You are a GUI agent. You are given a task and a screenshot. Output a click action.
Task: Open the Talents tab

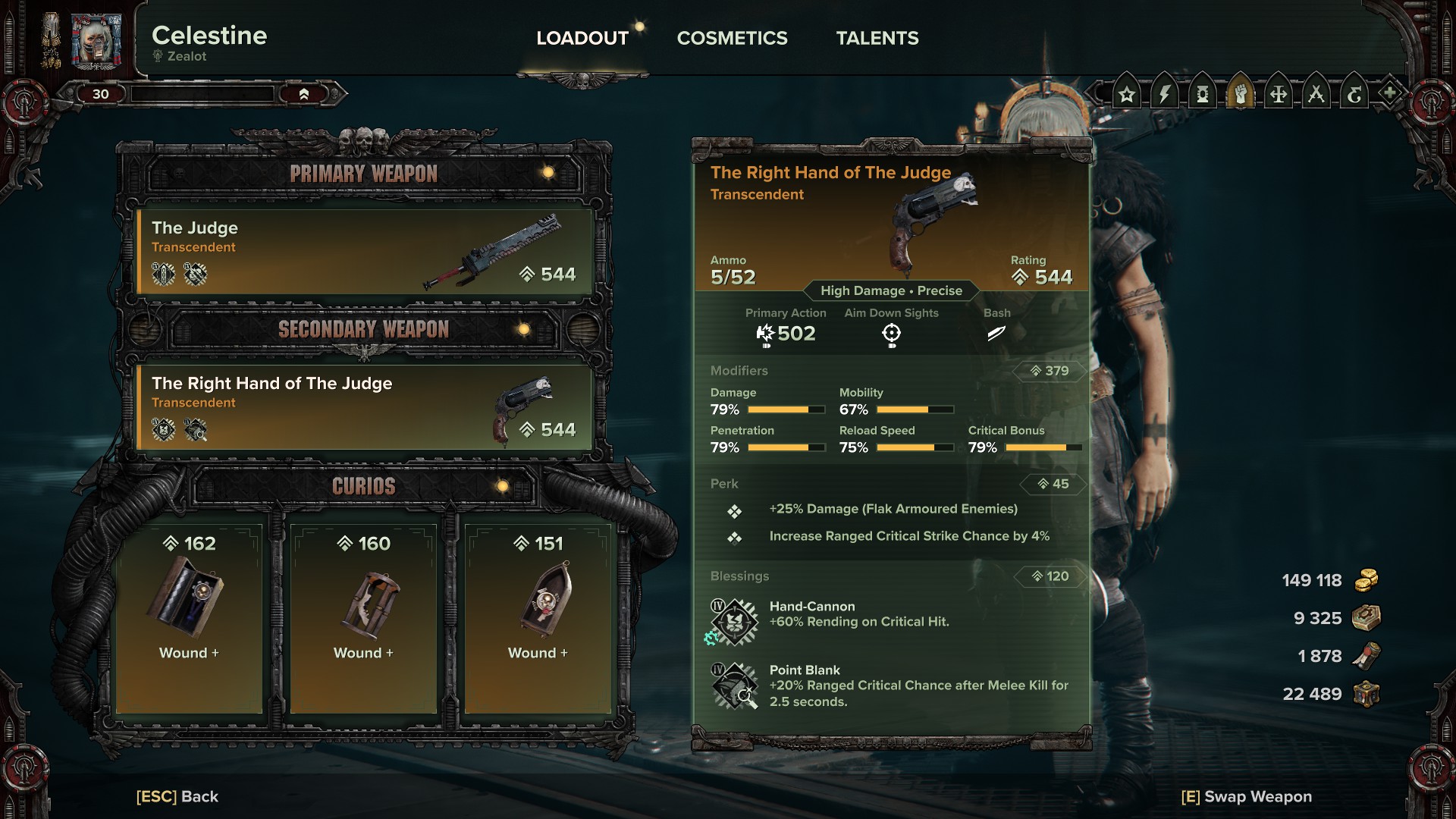[x=877, y=38]
